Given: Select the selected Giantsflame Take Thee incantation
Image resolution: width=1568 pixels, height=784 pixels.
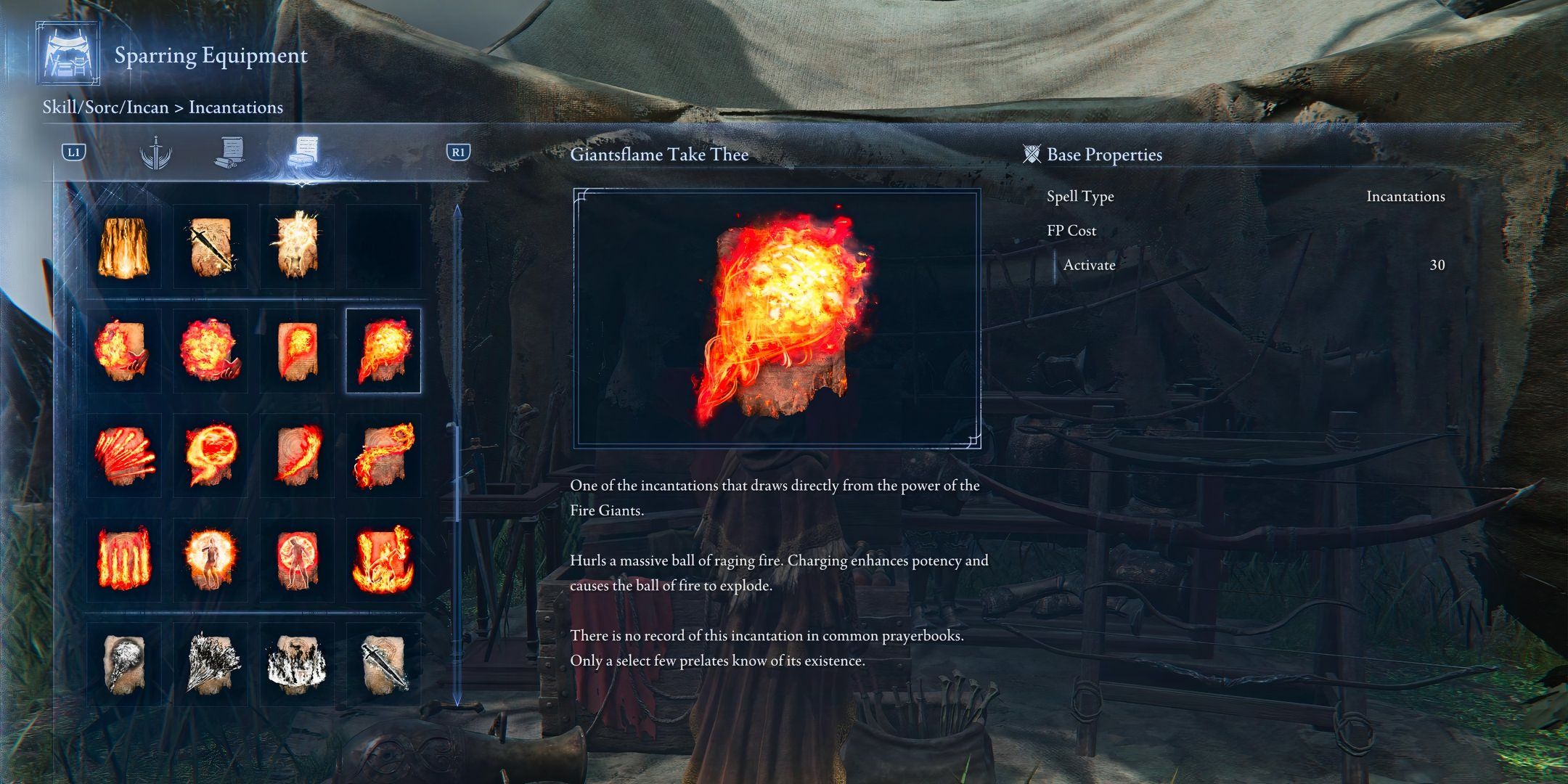Looking at the screenshot, I should click(x=383, y=351).
